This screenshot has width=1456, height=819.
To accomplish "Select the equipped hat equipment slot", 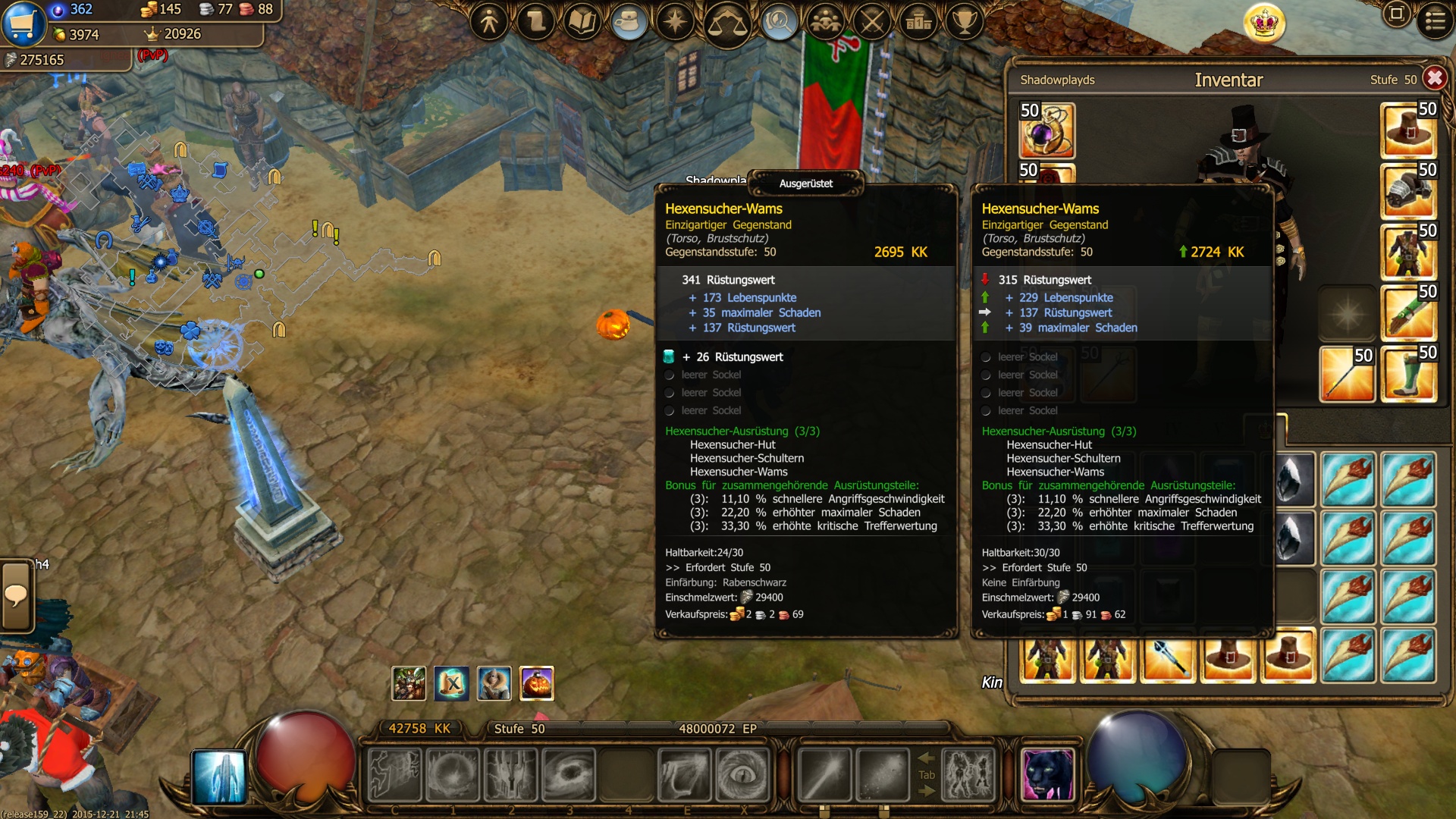I will 1409,130.
